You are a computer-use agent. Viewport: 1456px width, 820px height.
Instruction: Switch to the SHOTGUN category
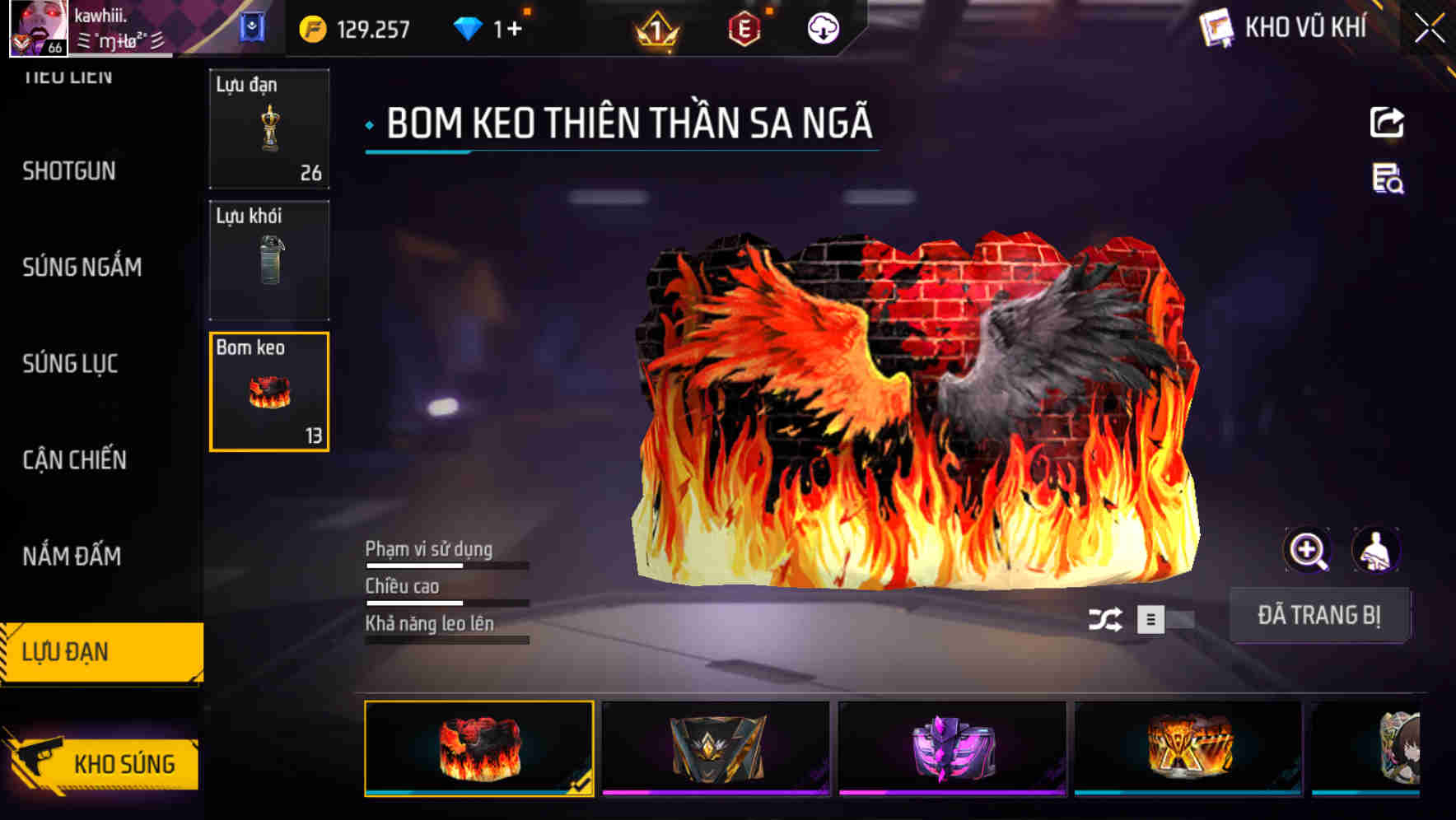[69, 171]
